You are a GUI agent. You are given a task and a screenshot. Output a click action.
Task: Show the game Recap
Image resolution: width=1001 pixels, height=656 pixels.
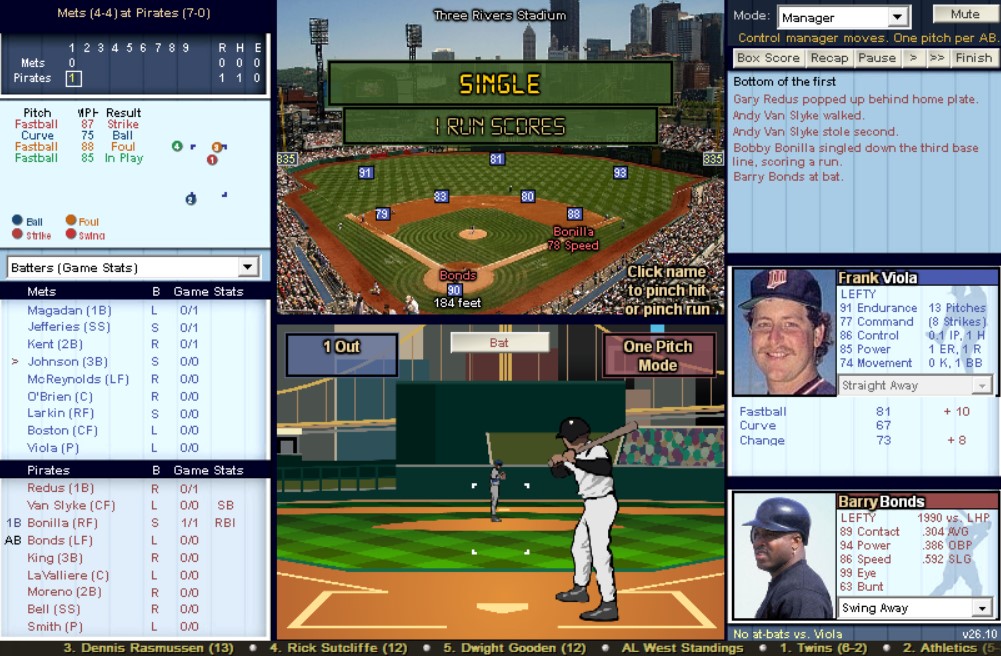(x=829, y=58)
